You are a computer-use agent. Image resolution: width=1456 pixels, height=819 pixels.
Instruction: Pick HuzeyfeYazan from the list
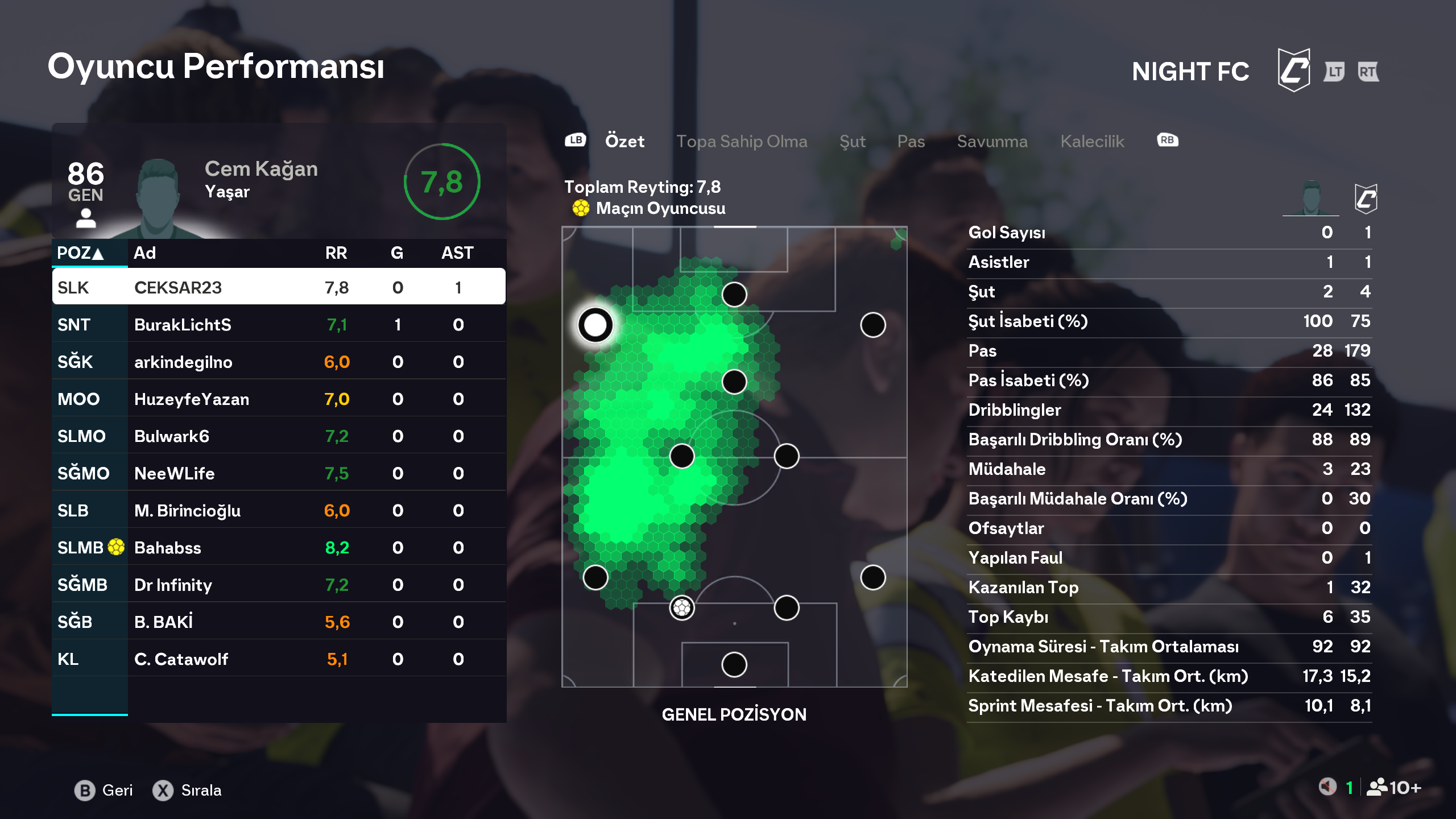coord(279,399)
